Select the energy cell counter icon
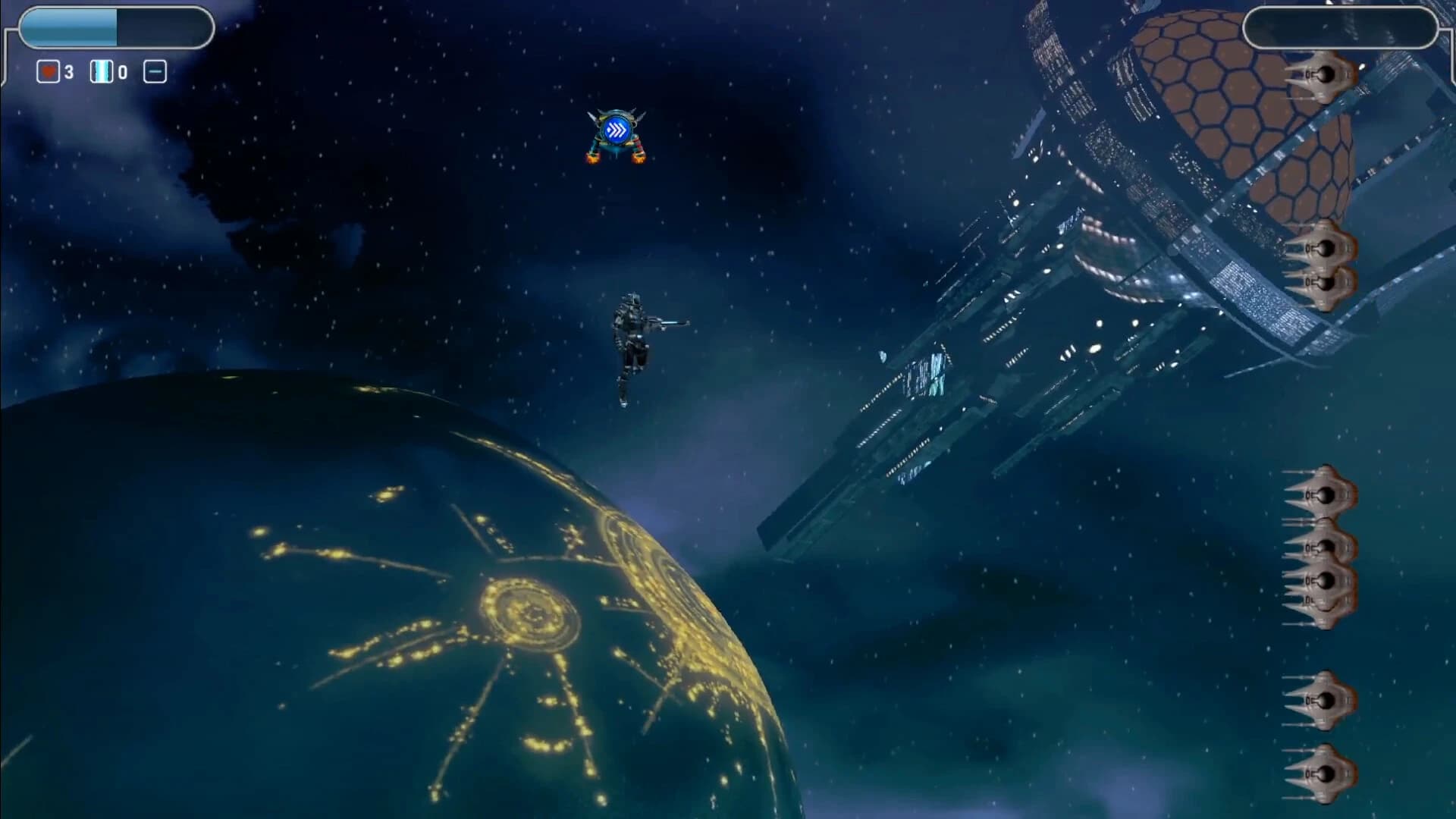1456x819 pixels. pyautogui.click(x=101, y=71)
